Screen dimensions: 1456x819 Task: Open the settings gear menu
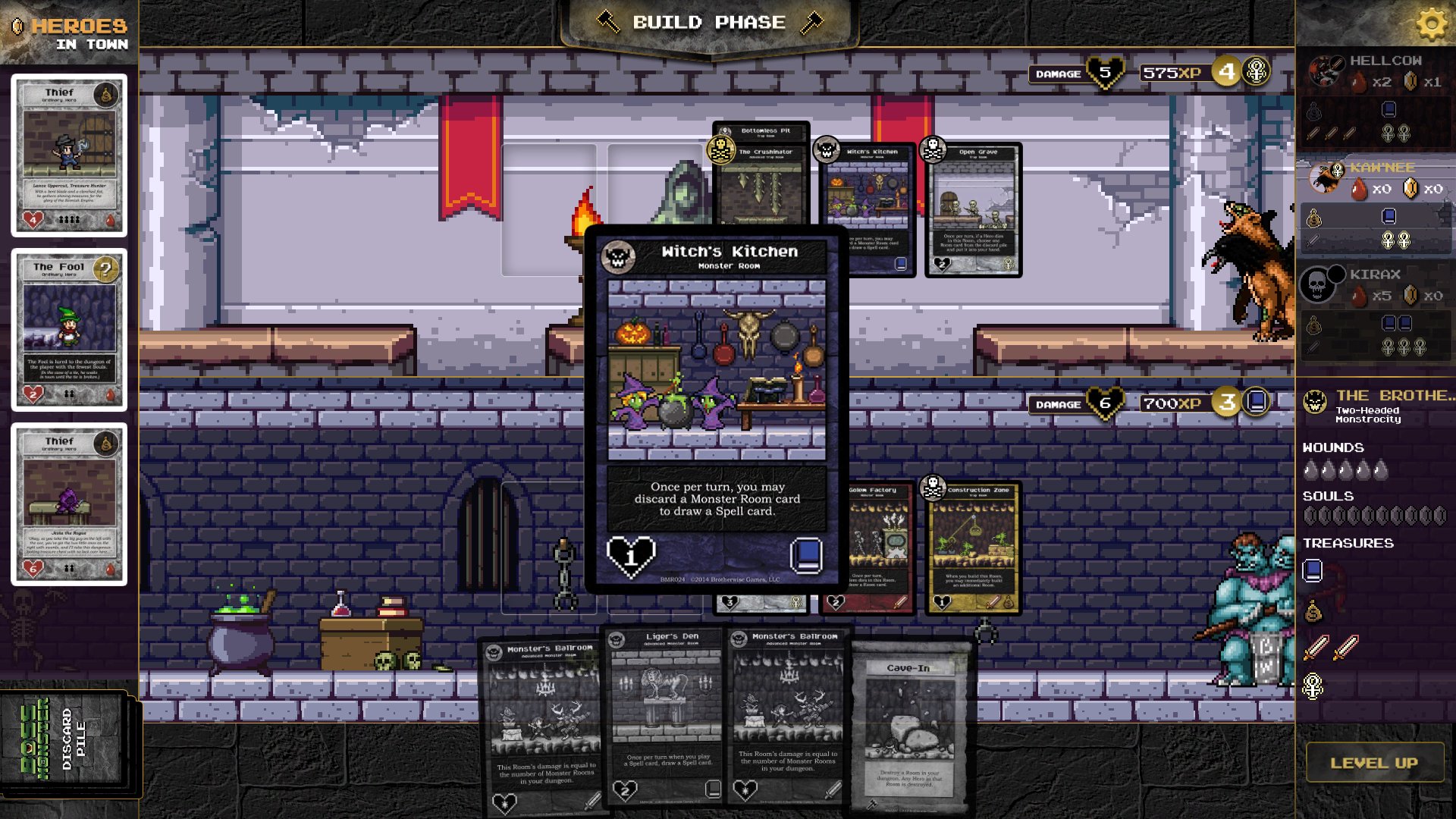tap(1431, 23)
